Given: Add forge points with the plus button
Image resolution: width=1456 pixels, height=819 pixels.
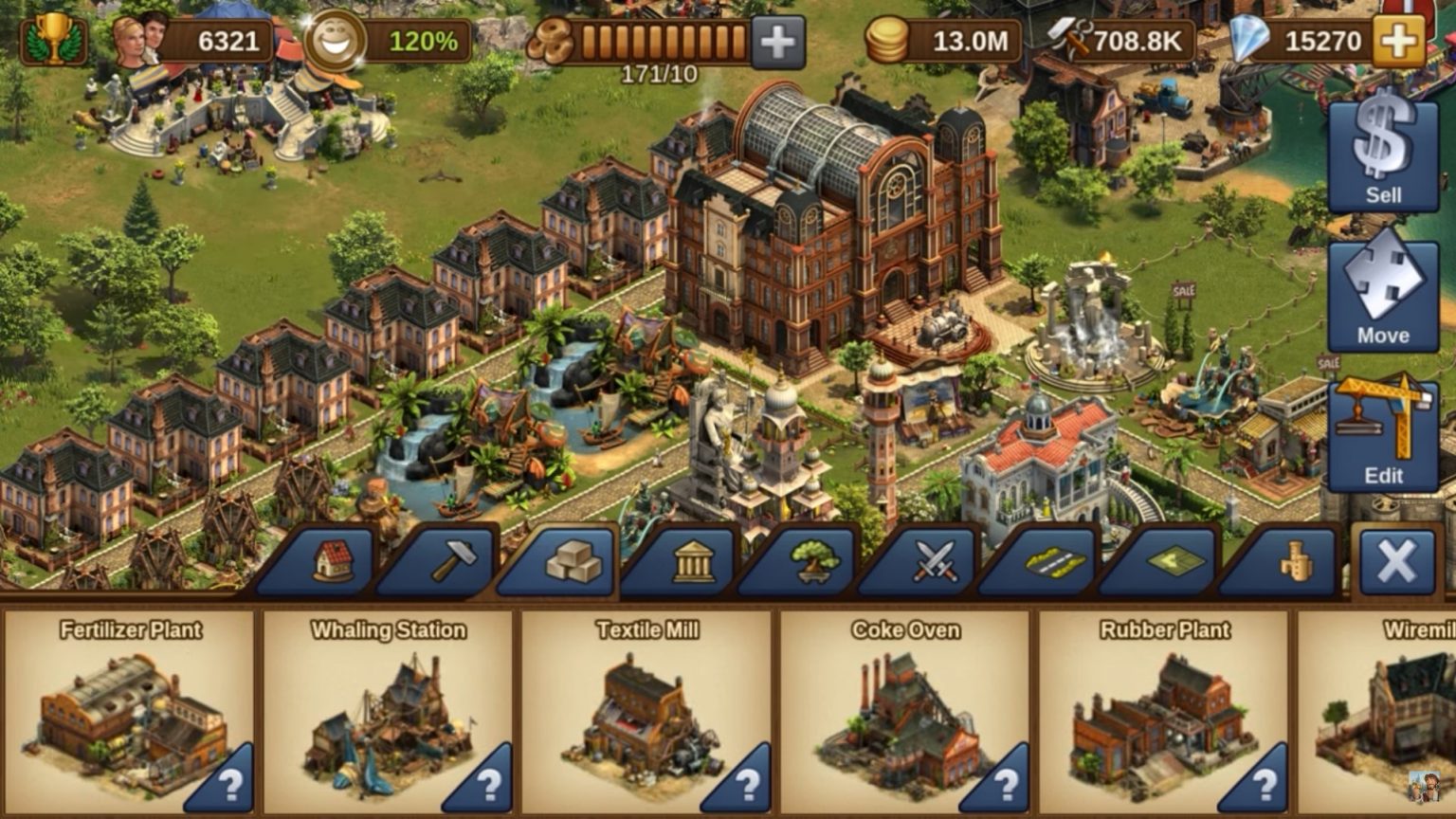Looking at the screenshot, I should pos(777,43).
